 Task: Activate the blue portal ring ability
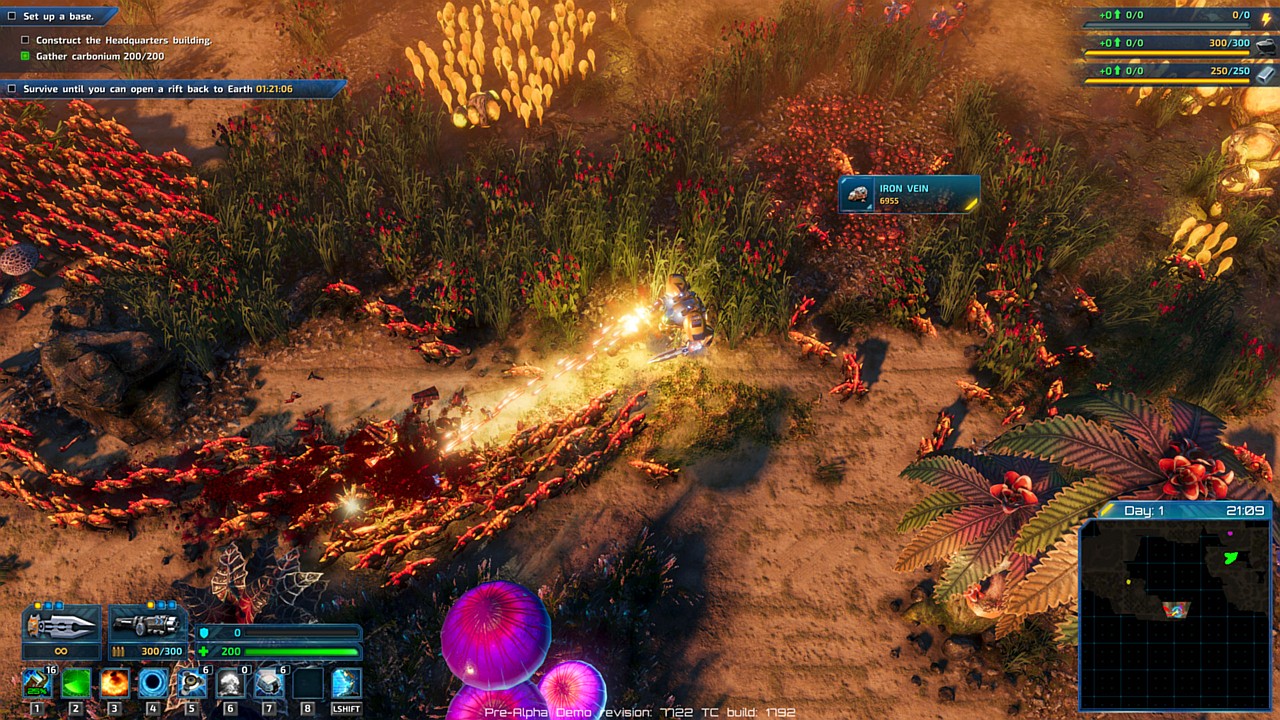pyautogui.click(x=153, y=683)
